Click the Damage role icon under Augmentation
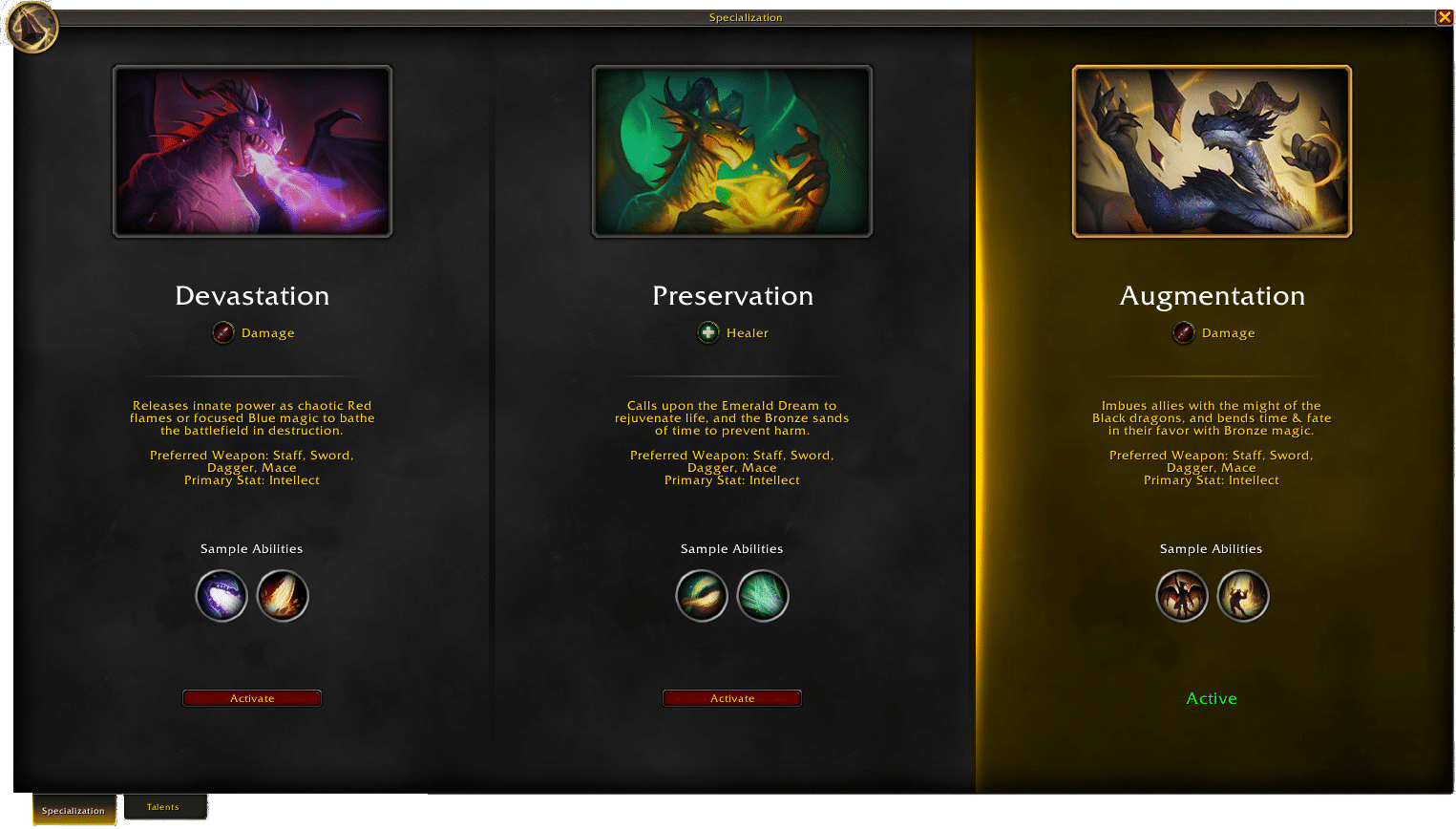 [x=1184, y=332]
